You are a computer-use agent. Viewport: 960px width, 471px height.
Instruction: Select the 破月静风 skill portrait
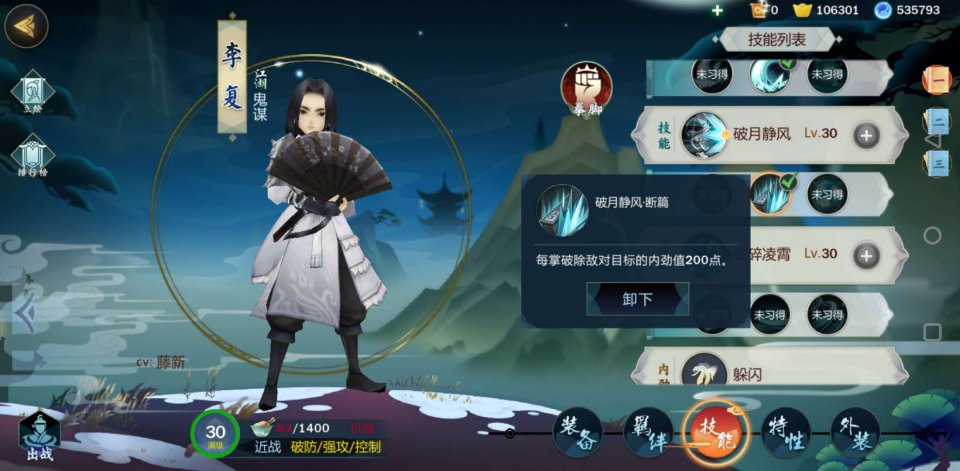(x=705, y=135)
